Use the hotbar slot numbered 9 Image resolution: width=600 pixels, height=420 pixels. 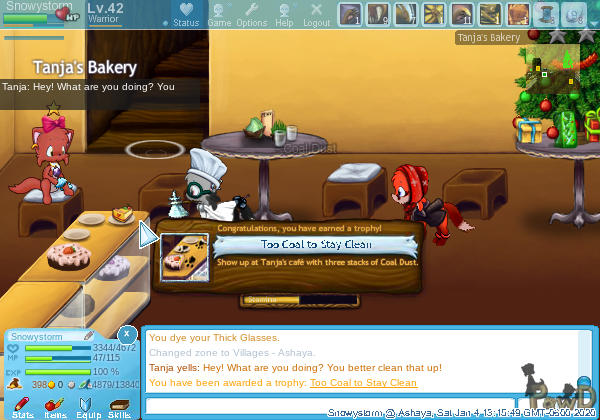pos(378,14)
